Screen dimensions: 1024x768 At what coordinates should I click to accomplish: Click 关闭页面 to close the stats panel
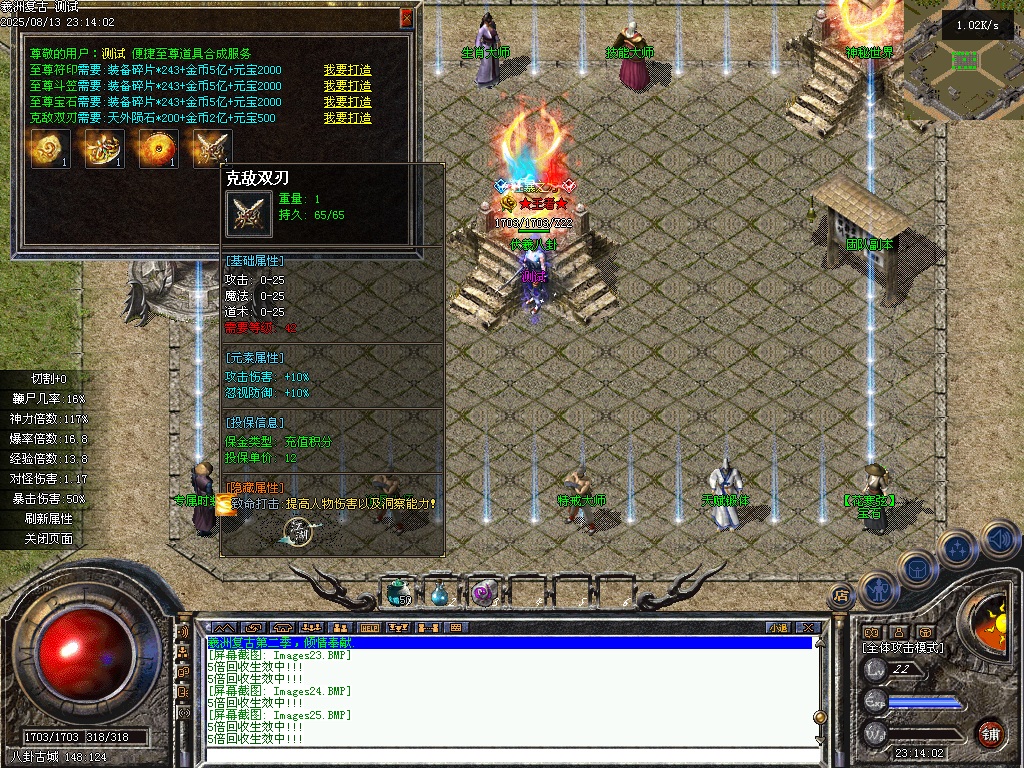pyautogui.click(x=48, y=539)
